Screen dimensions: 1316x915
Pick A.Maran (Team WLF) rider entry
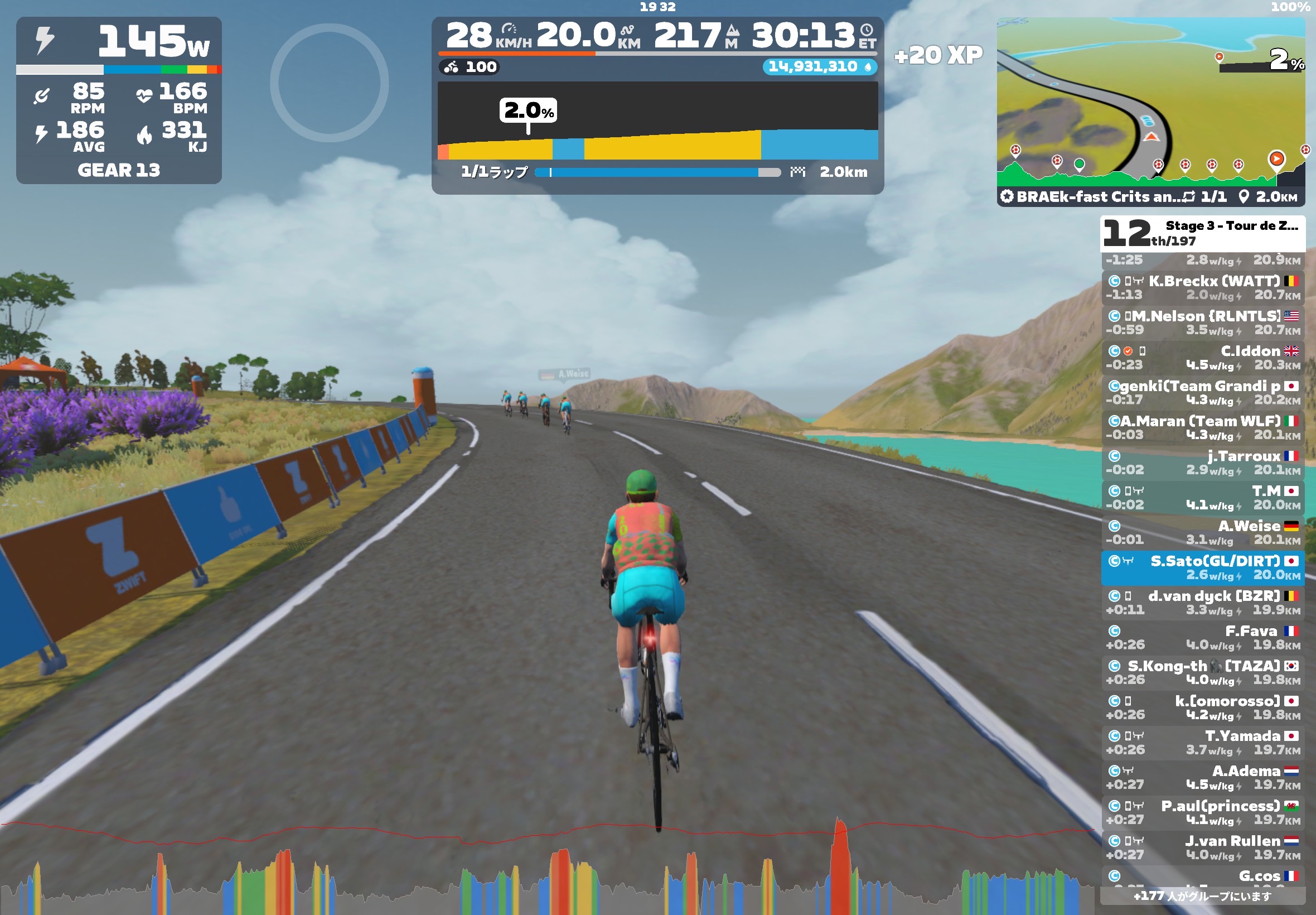tap(1203, 427)
